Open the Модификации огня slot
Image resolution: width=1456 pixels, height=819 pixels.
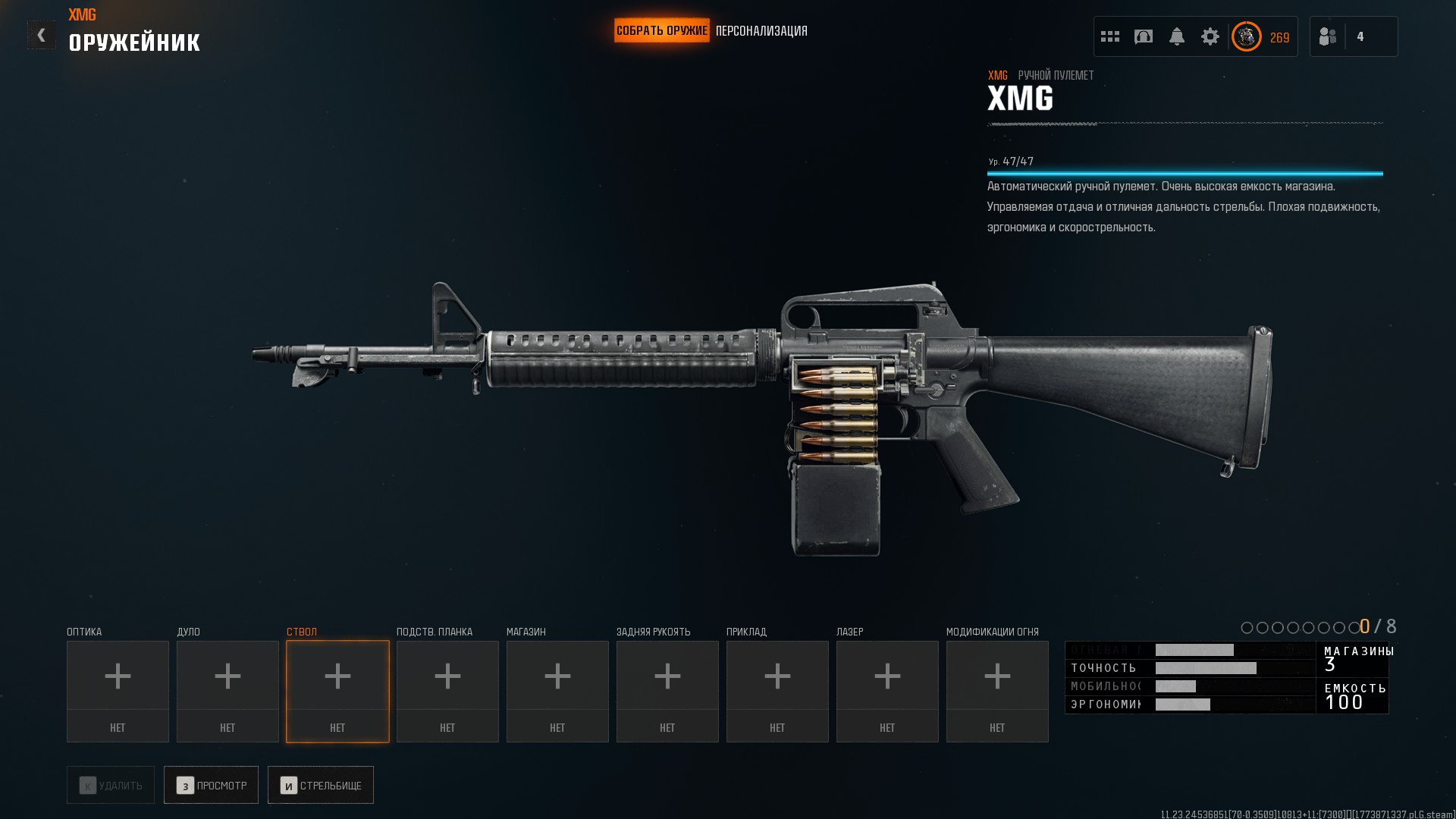pyautogui.click(x=997, y=691)
